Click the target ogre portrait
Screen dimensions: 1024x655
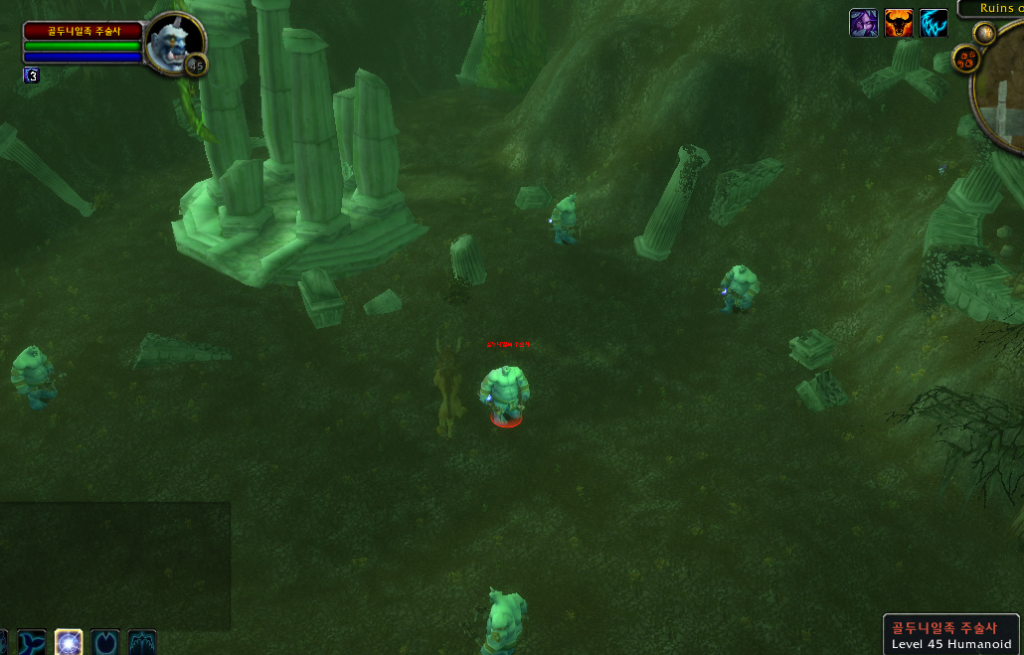click(172, 43)
